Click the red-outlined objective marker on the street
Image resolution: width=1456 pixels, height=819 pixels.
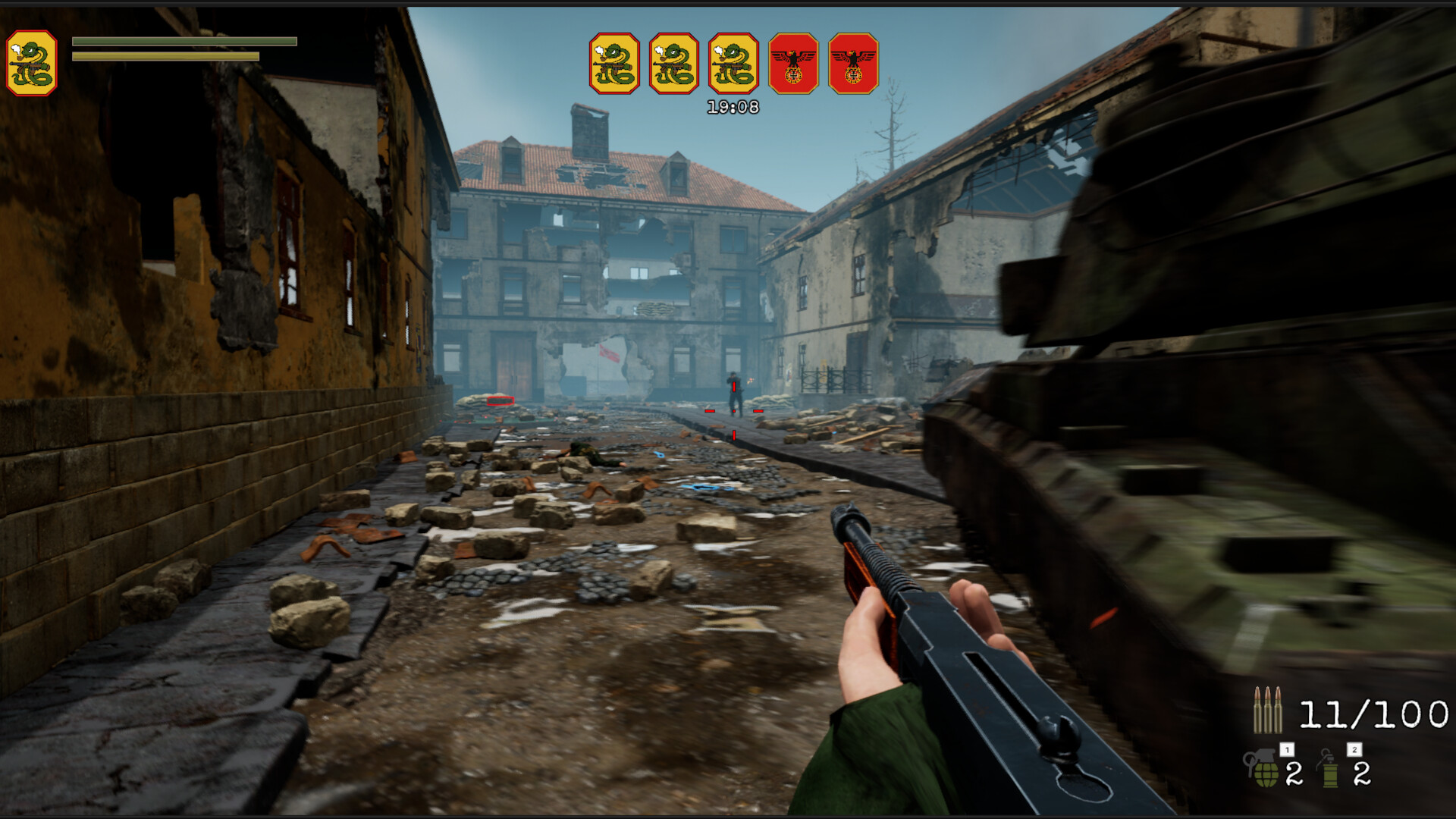500,400
